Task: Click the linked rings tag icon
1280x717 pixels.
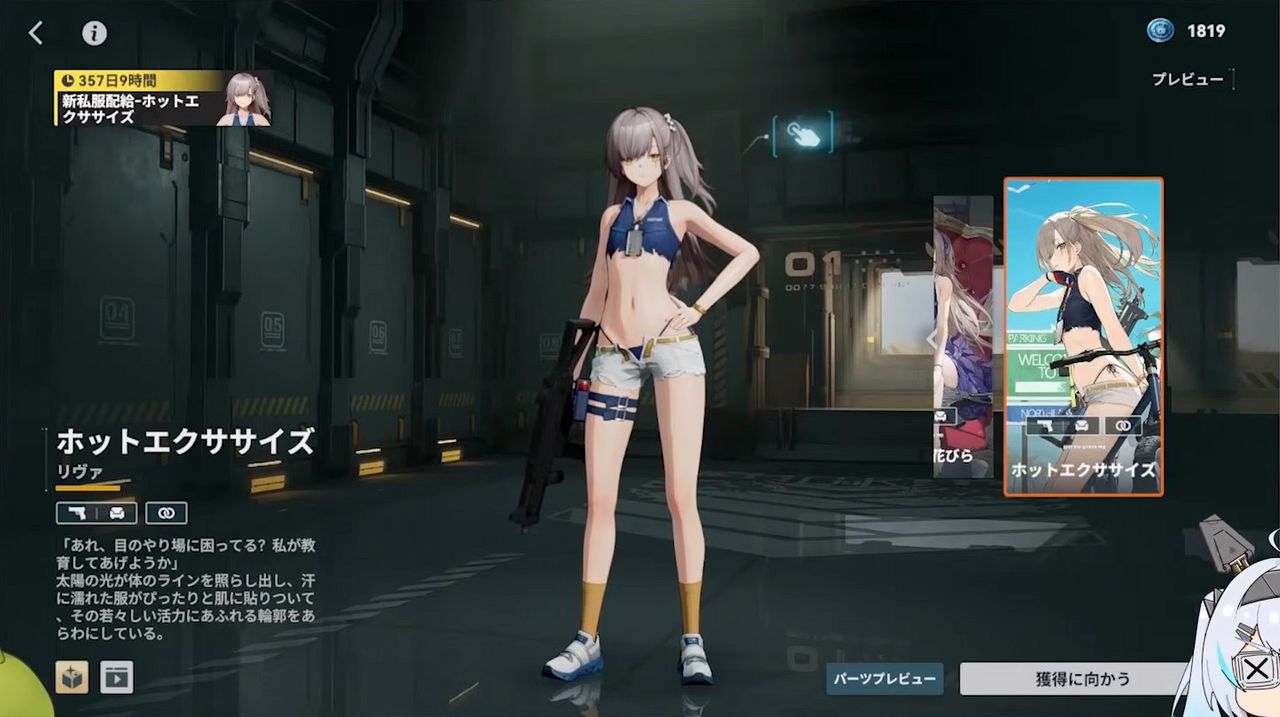Action: pos(166,513)
